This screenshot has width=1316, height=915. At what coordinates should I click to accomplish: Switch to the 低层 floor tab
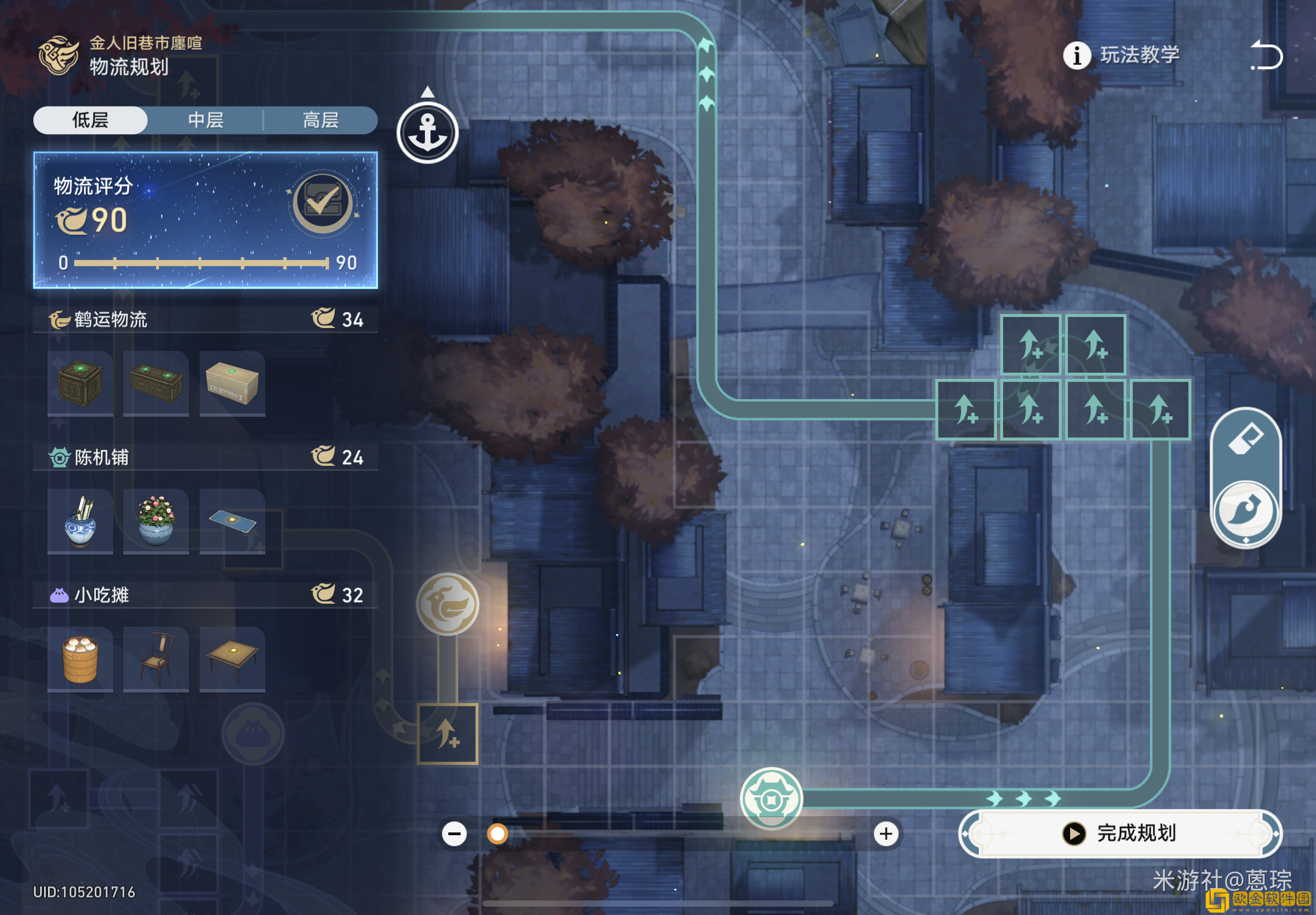click(90, 121)
